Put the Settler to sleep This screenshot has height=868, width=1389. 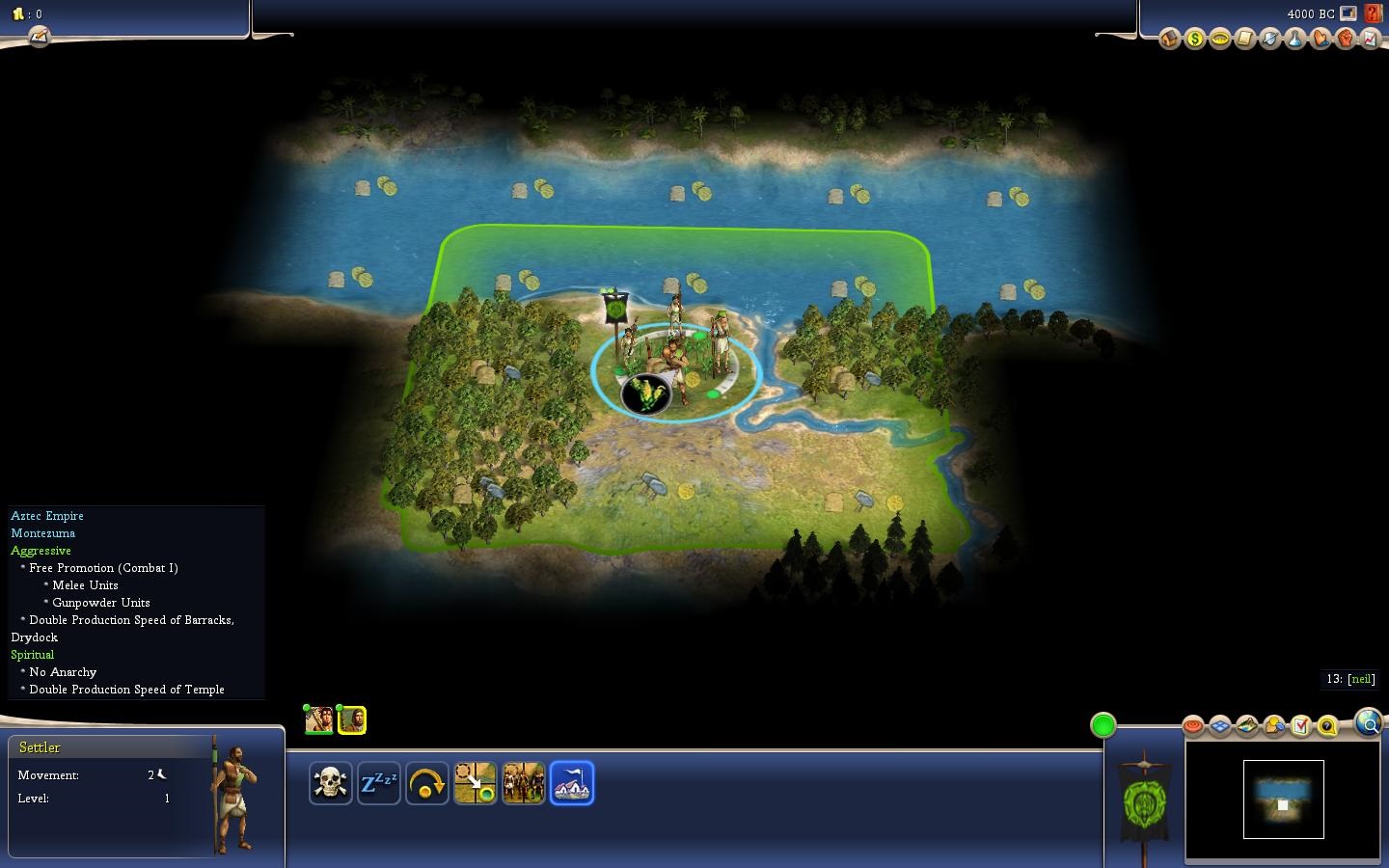point(378,782)
